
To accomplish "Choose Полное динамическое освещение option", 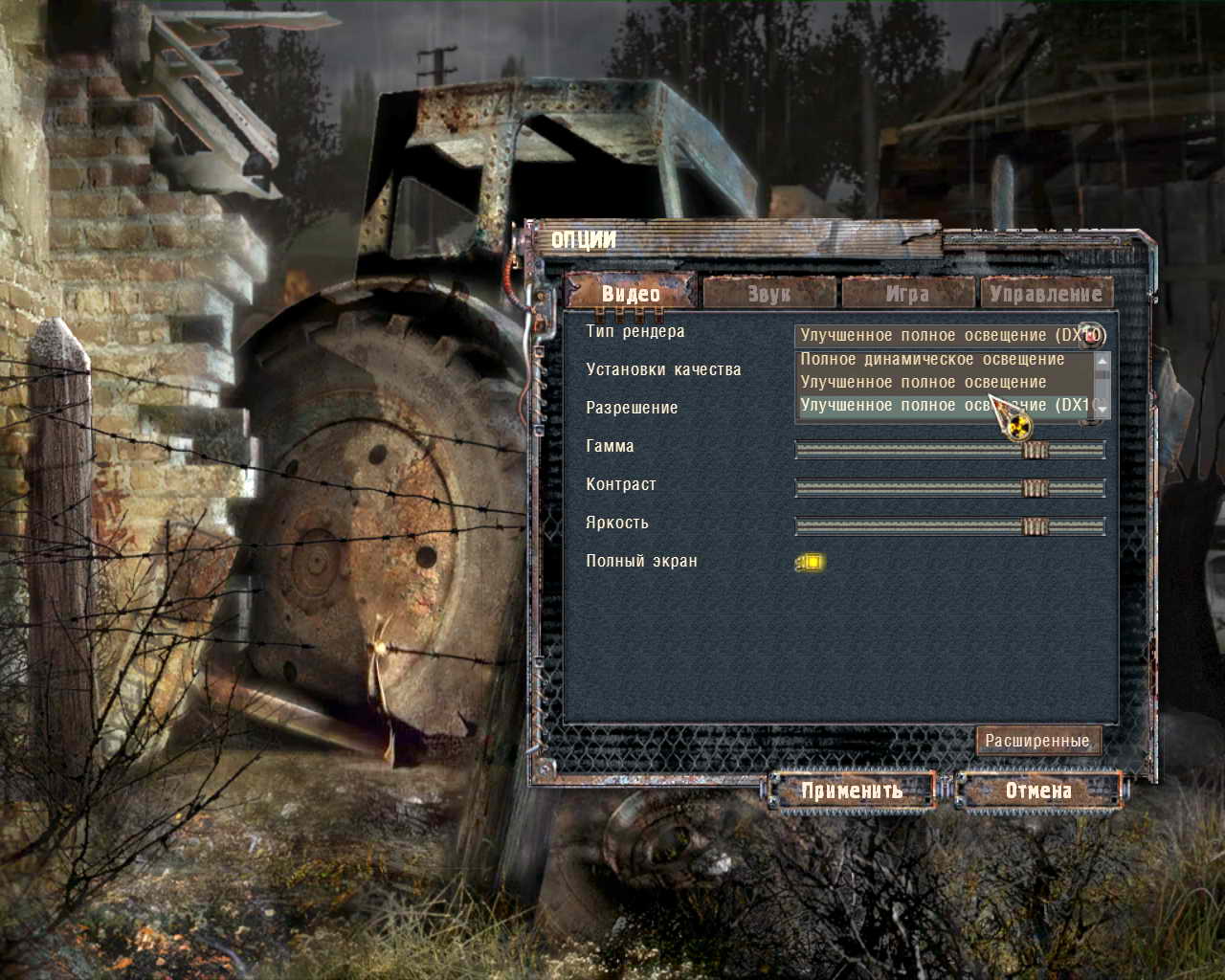I will 932,359.
